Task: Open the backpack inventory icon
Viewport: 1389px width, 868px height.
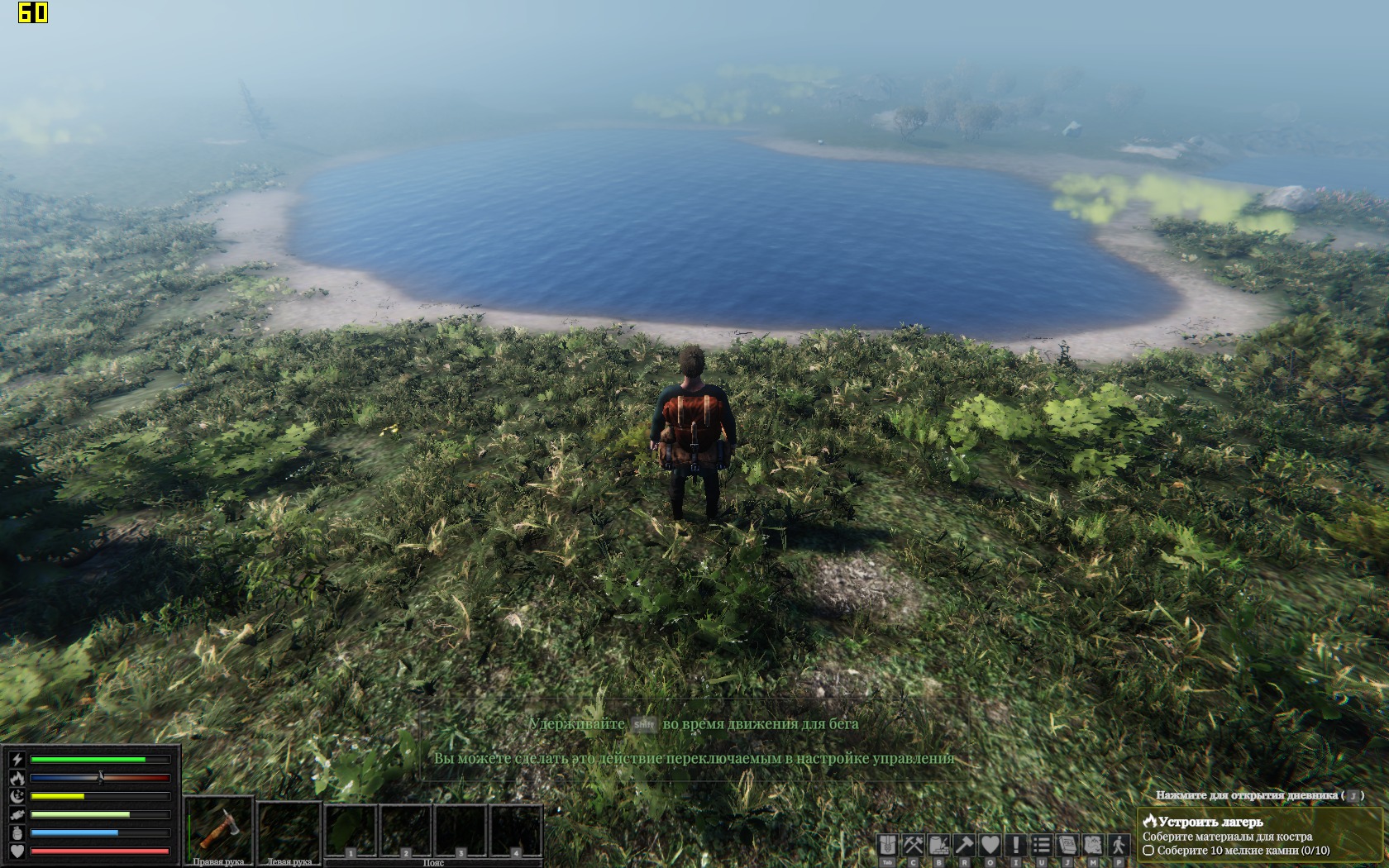Action: pos(888,845)
